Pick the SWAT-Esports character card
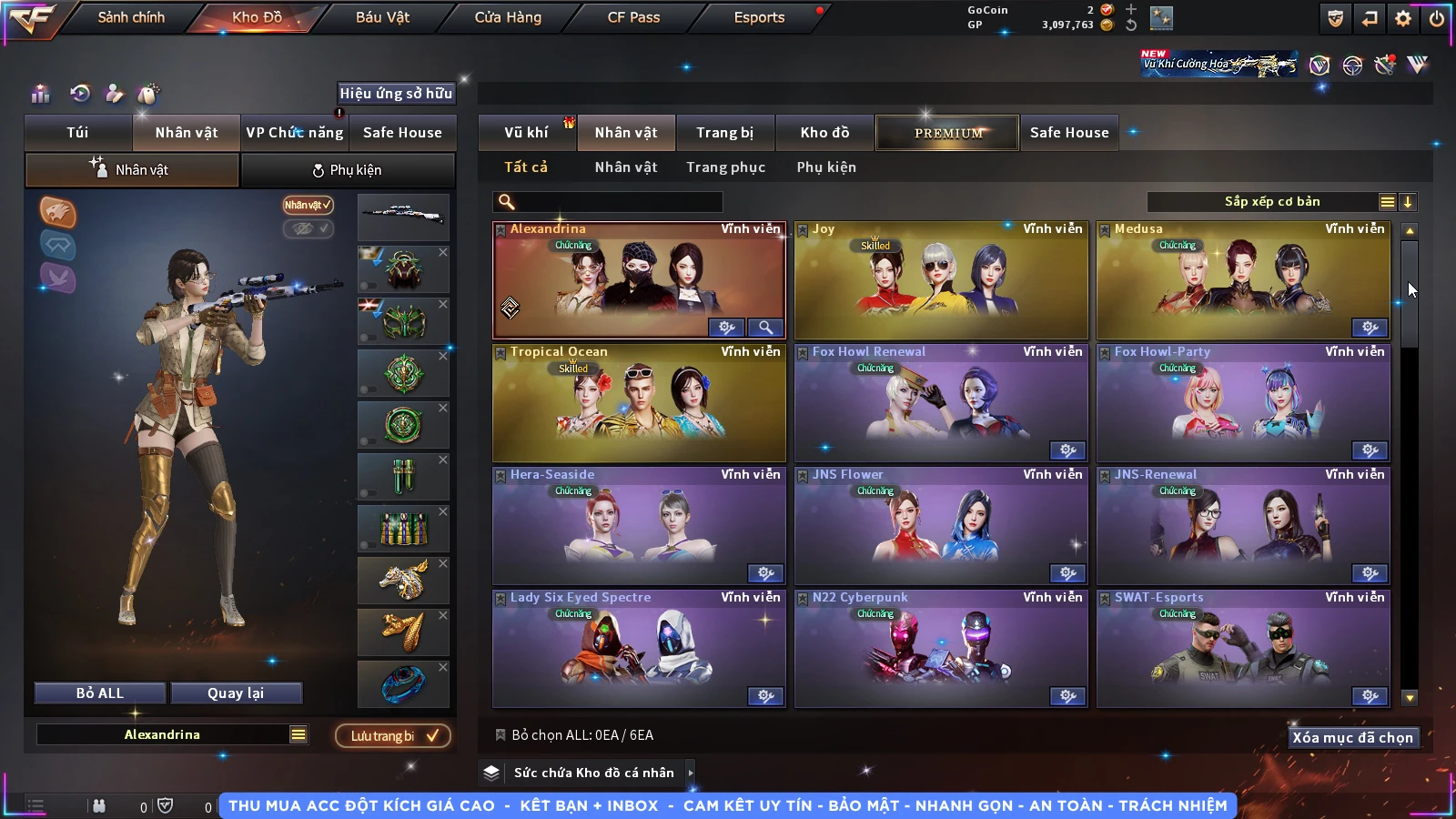Image resolution: width=1456 pixels, height=819 pixels. point(1243,649)
